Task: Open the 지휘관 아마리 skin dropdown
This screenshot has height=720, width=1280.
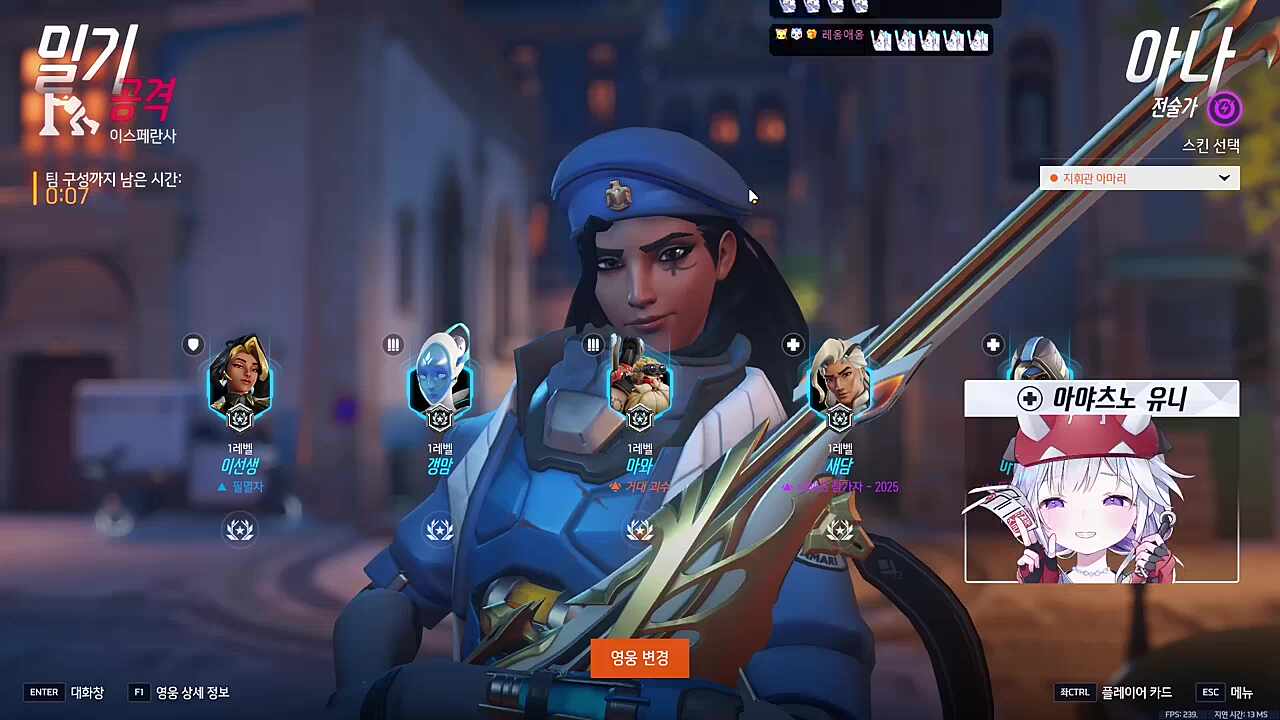Action: click(x=1139, y=178)
